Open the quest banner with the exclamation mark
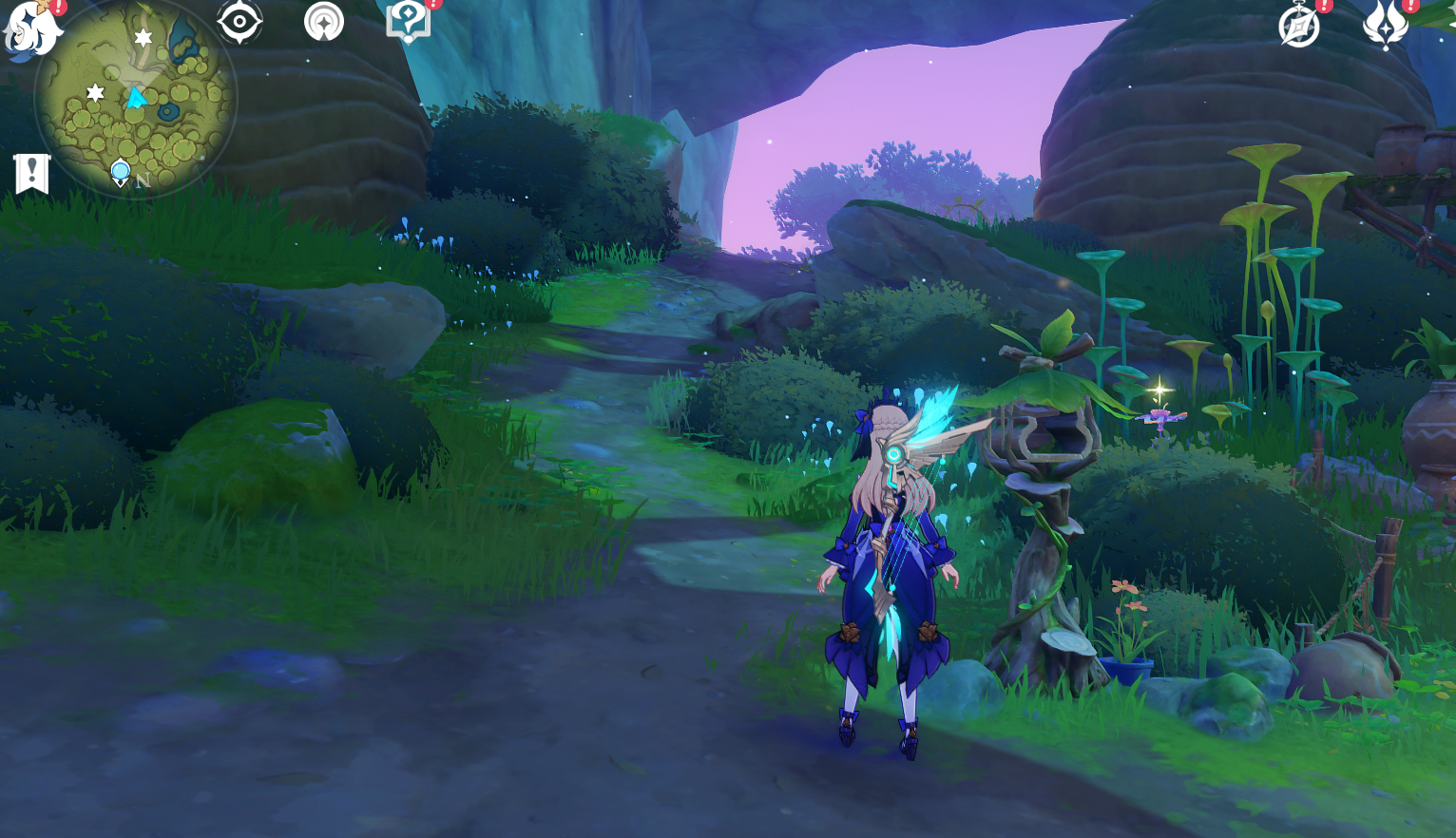 tap(33, 172)
